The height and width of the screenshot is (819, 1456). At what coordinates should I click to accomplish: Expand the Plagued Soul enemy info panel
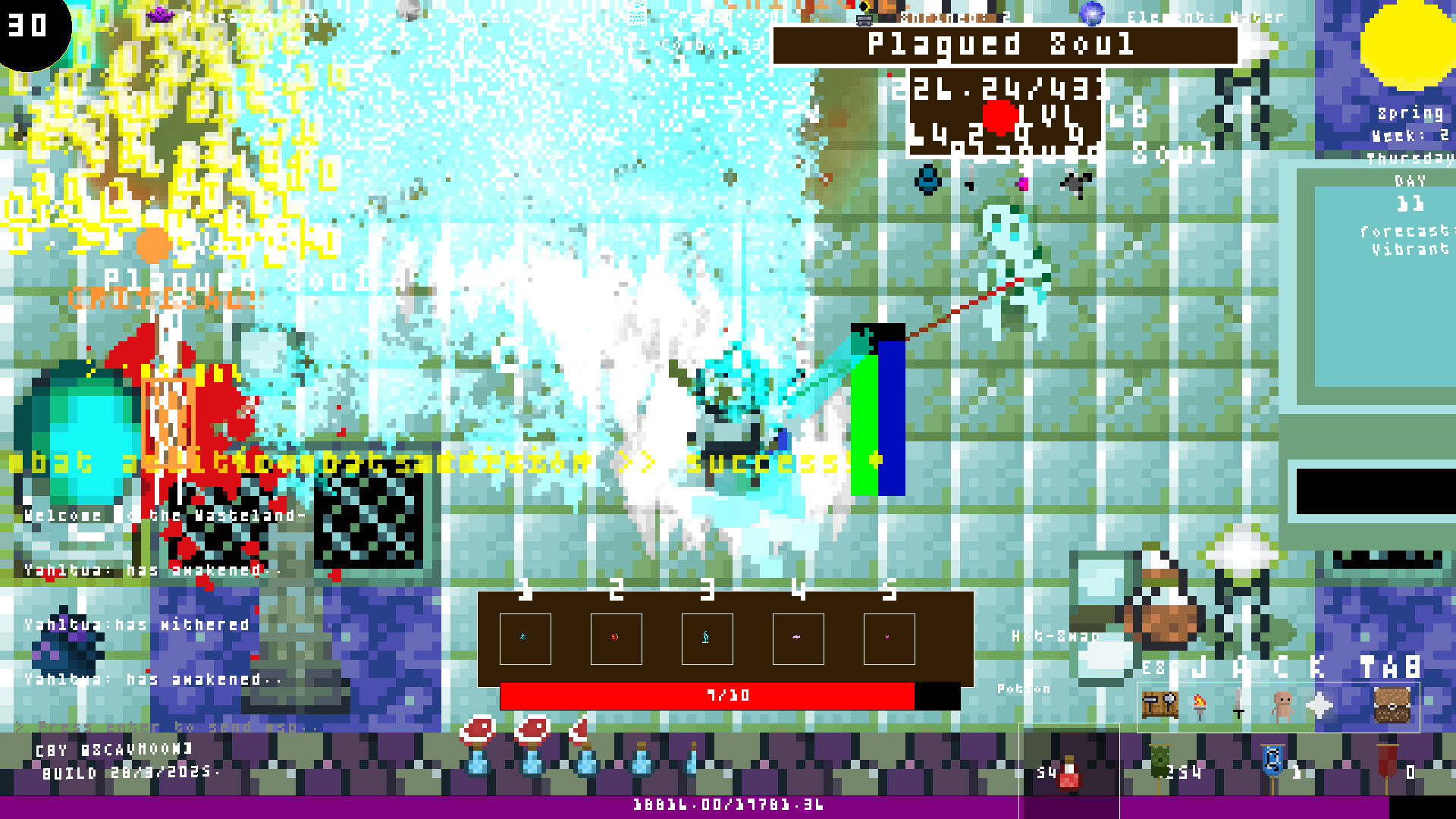pyautogui.click(x=1001, y=44)
